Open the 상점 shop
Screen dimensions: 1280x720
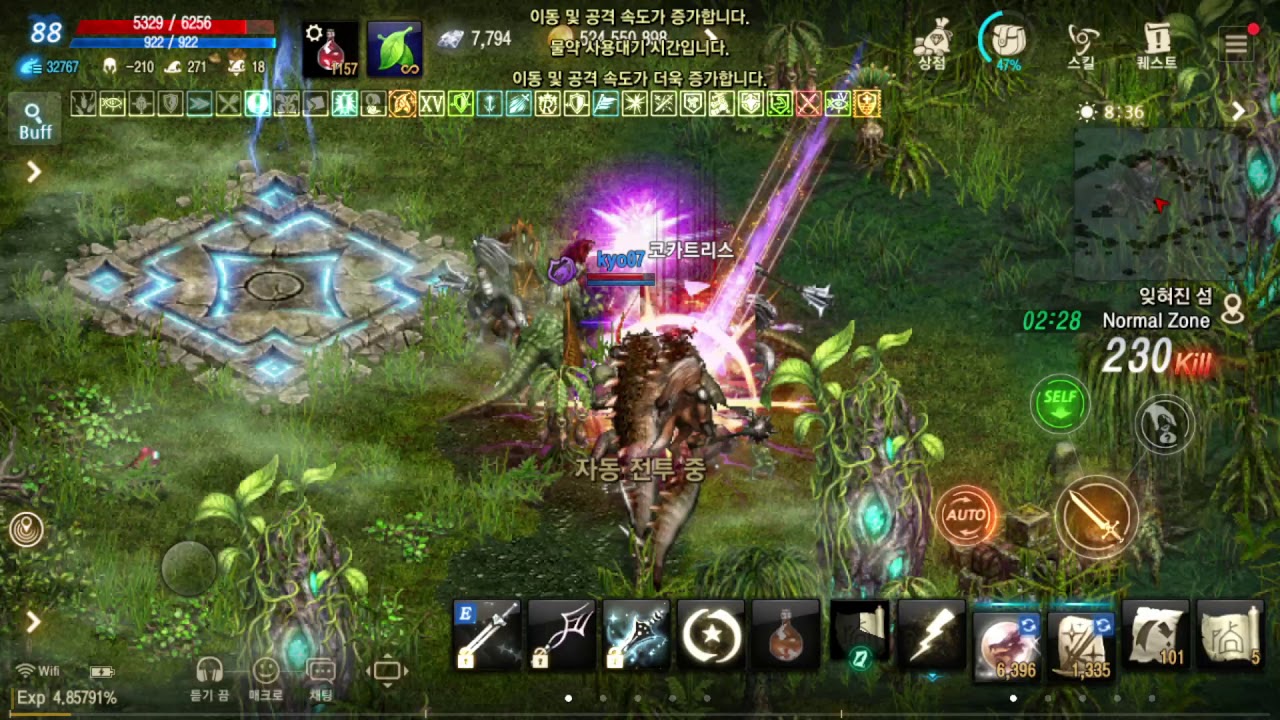pyautogui.click(x=932, y=43)
